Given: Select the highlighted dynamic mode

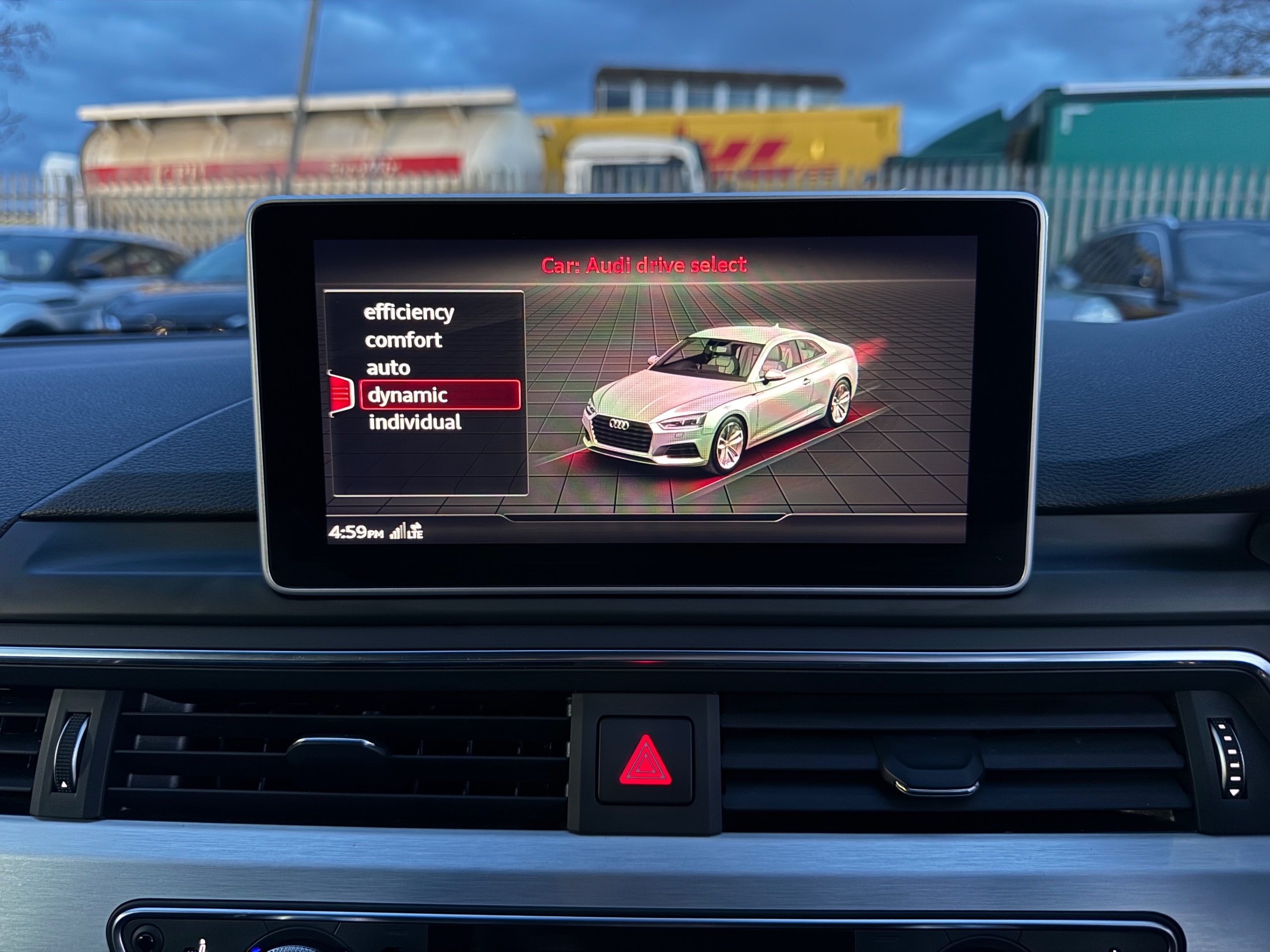Looking at the screenshot, I should pyautogui.click(x=439, y=395).
